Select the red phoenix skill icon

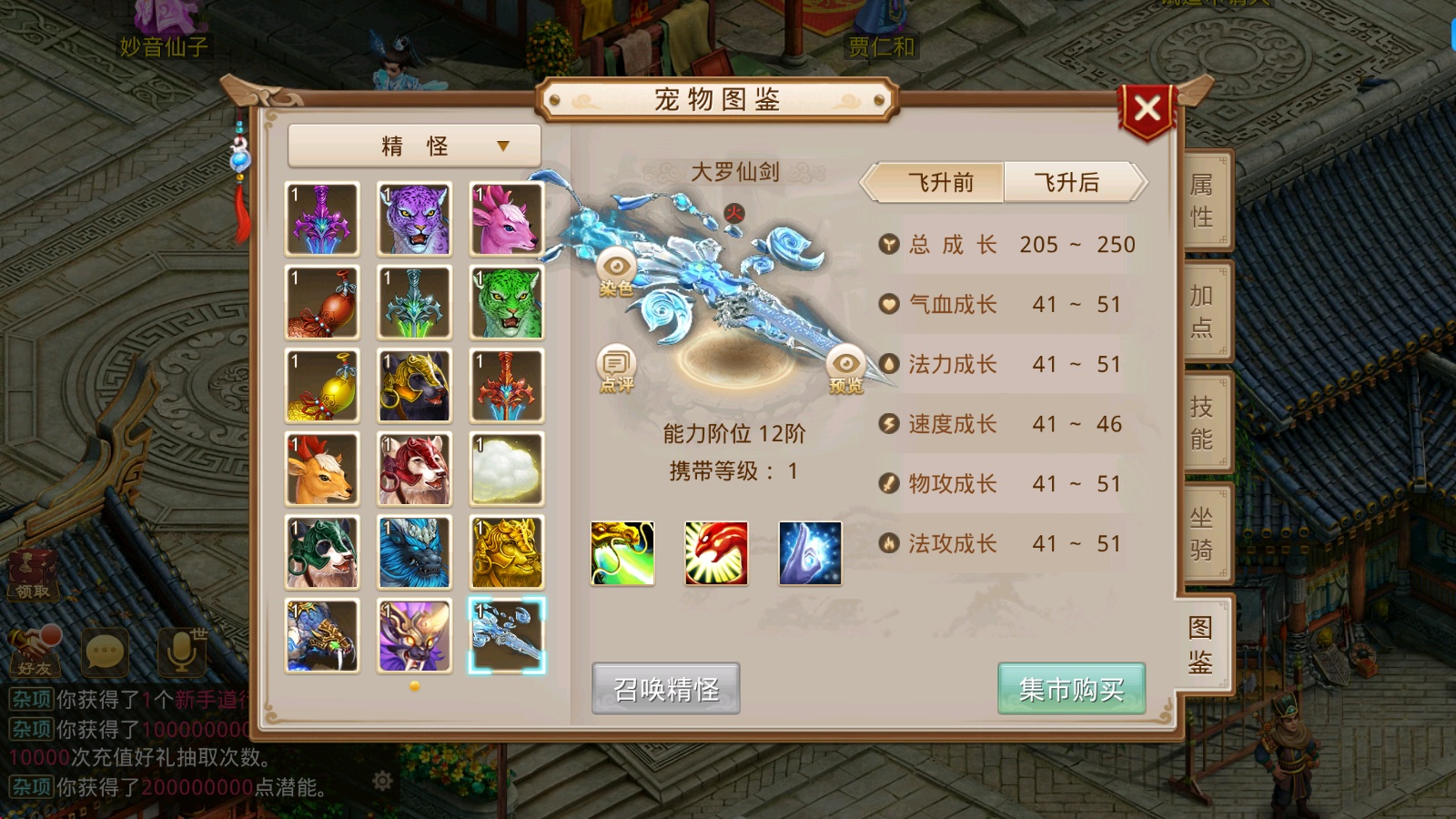tap(716, 553)
